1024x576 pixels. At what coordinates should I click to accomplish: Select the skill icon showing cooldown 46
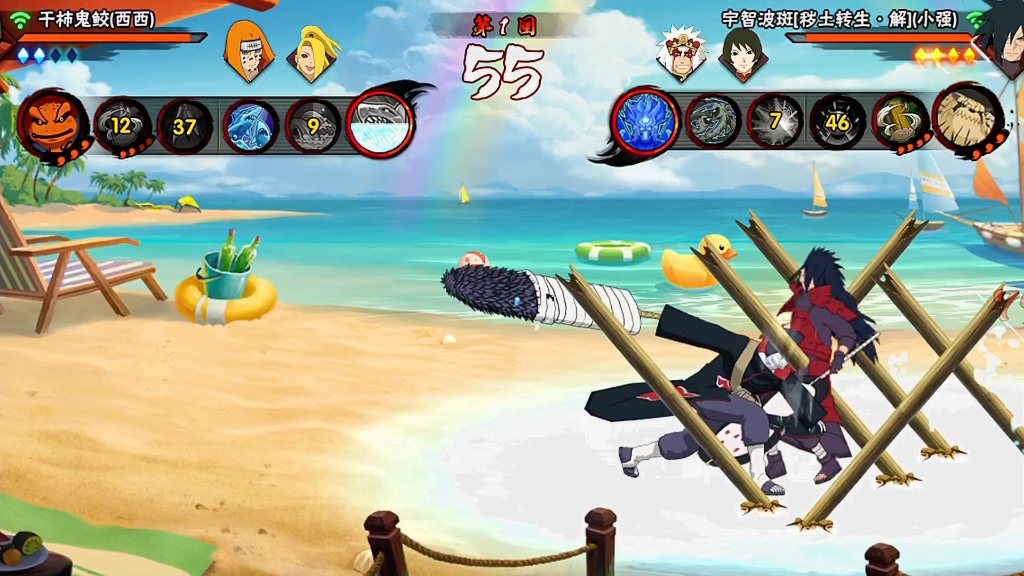[838, 122]
